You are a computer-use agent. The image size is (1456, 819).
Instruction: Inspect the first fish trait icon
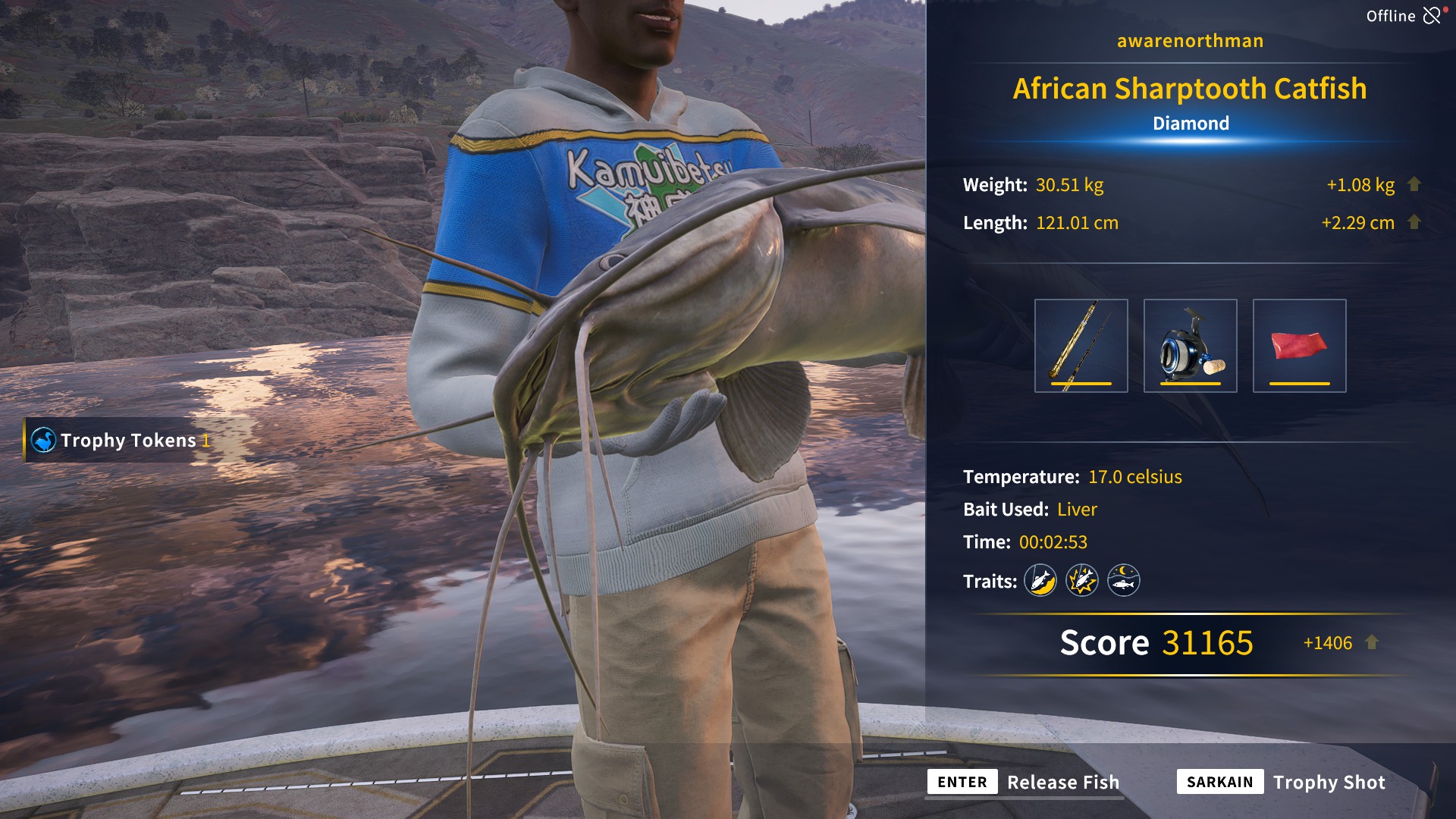click(x=1040, y=581)
